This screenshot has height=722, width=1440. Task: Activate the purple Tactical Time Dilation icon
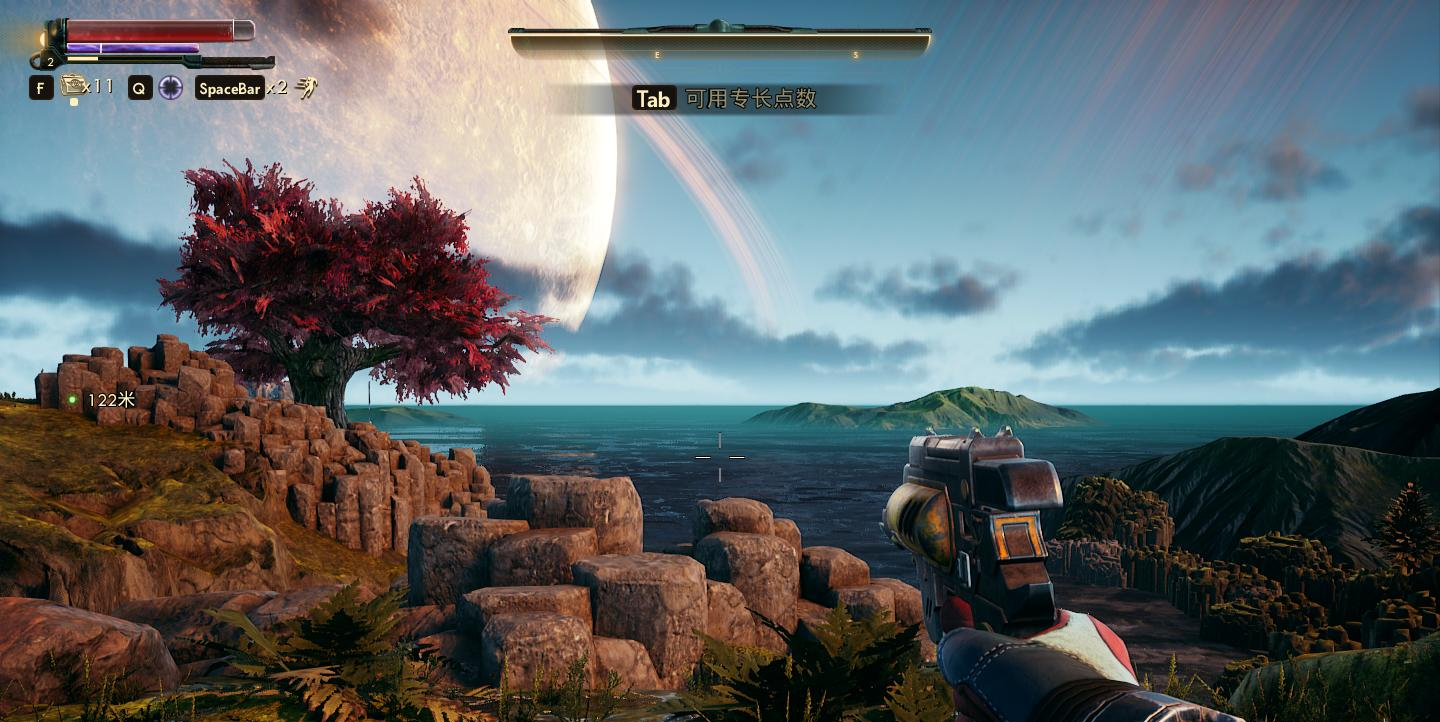click(x=170, y=88)
